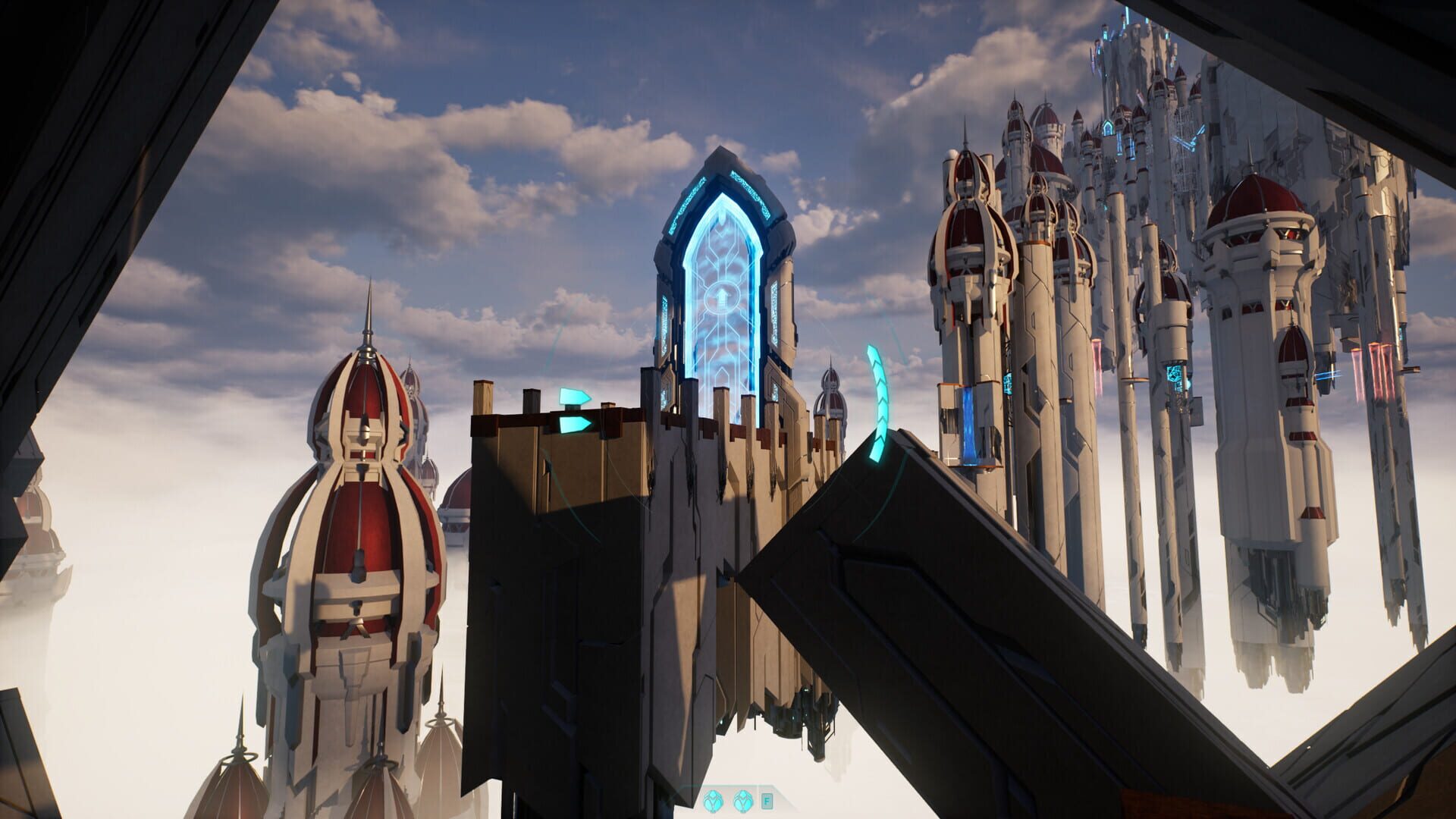Select the left cyan arrow marker on the wall

pyautogui.click(x=574, y=396)
